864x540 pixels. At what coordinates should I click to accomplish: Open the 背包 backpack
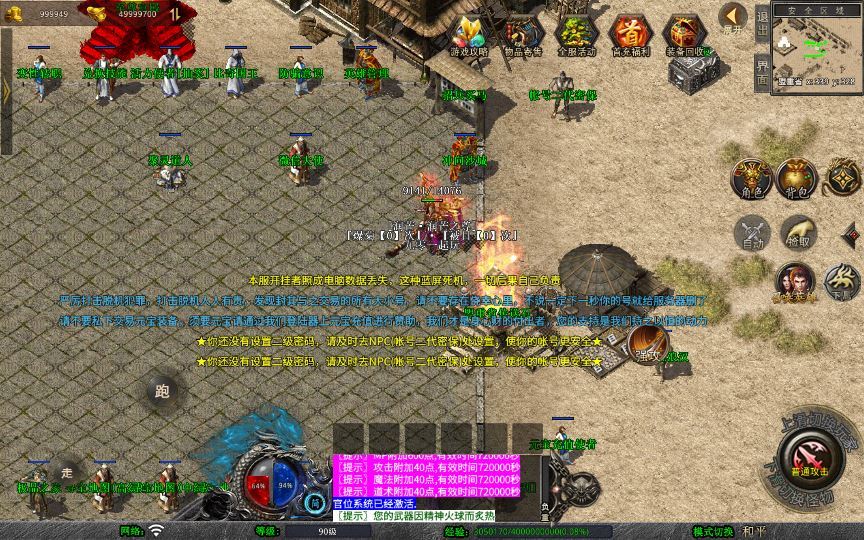(x=797, y=178)
